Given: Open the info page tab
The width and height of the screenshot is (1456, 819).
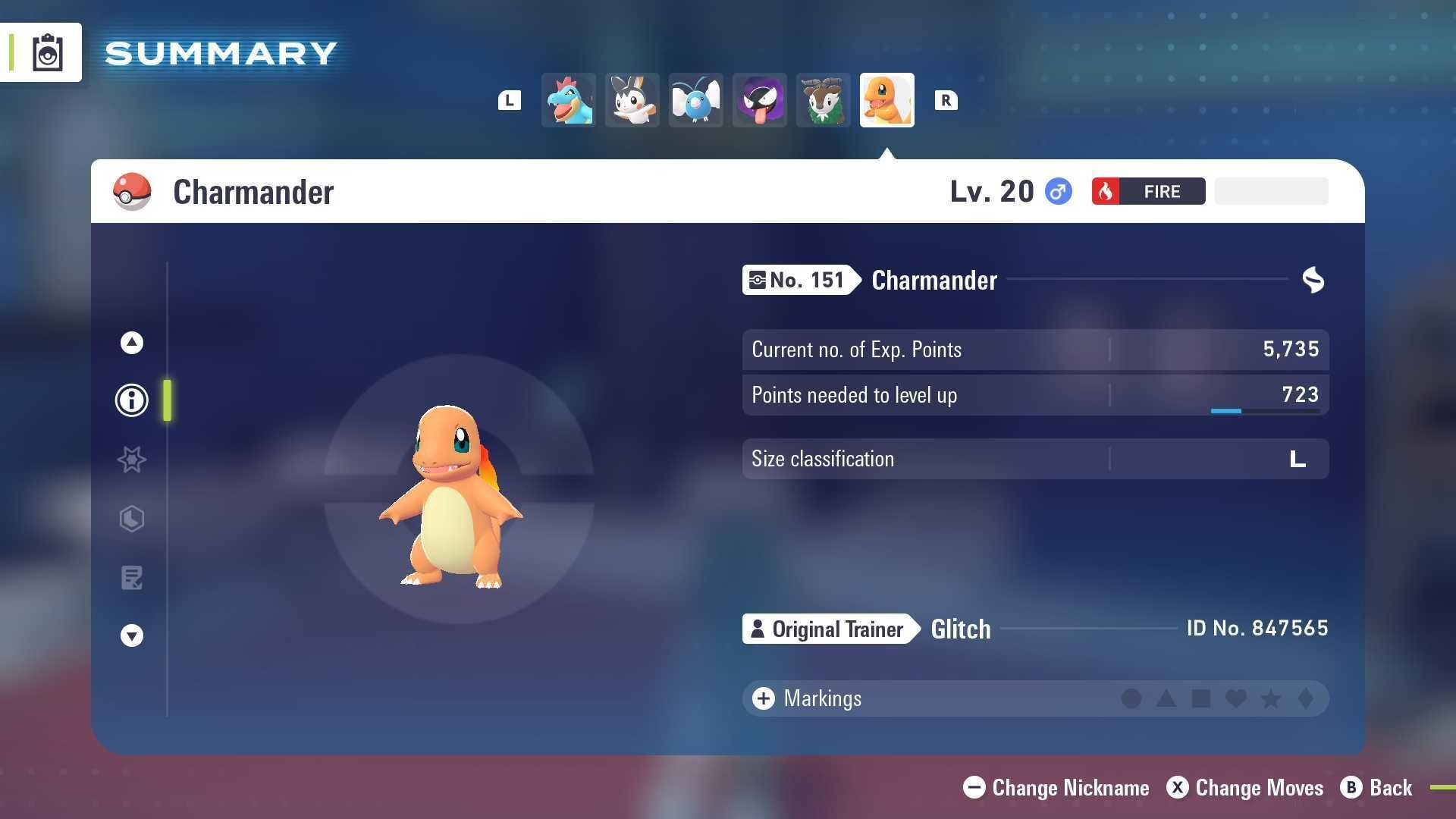Looking at the screenshot, I should coord(132,400).
